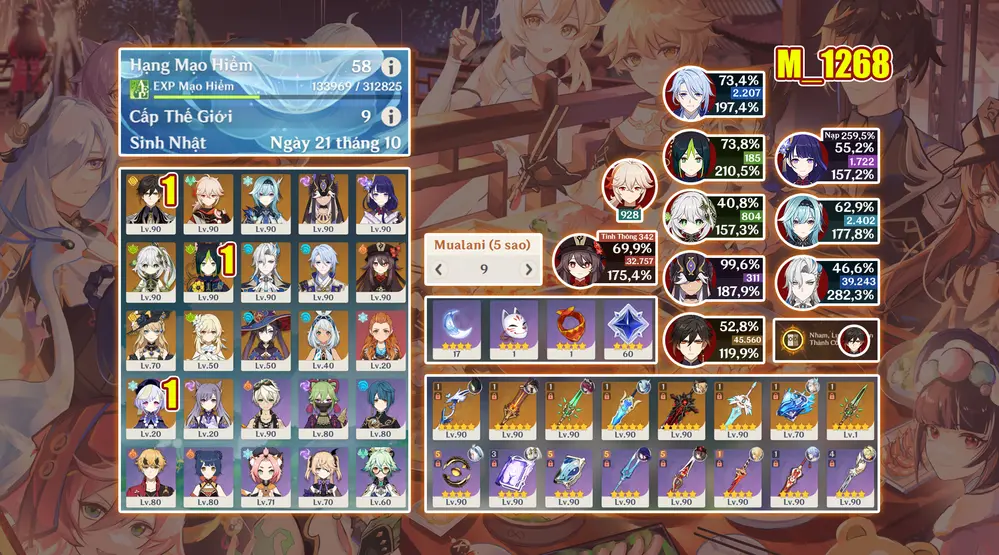Show the World Level info tooltip

click(x=391, y=116)
